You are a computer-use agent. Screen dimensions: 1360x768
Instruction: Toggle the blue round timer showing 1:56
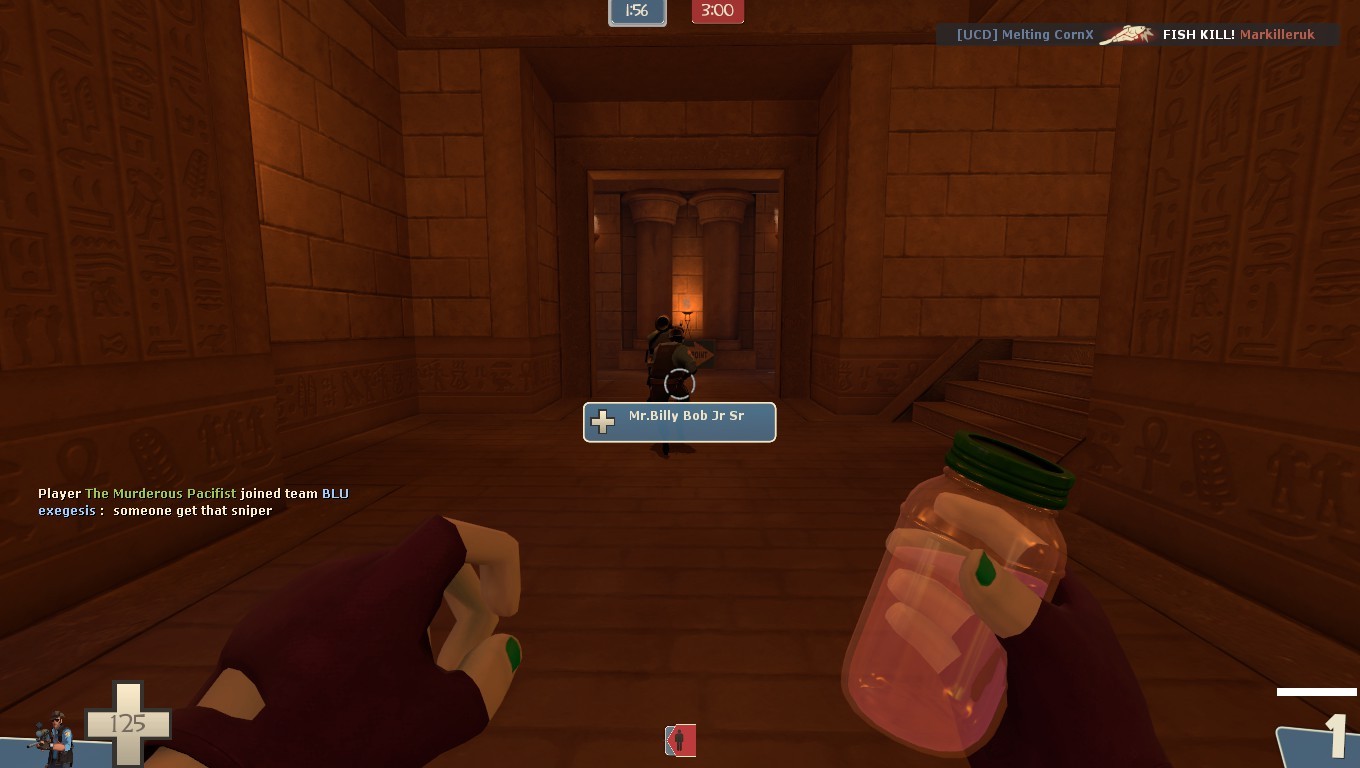coord(637,11)
